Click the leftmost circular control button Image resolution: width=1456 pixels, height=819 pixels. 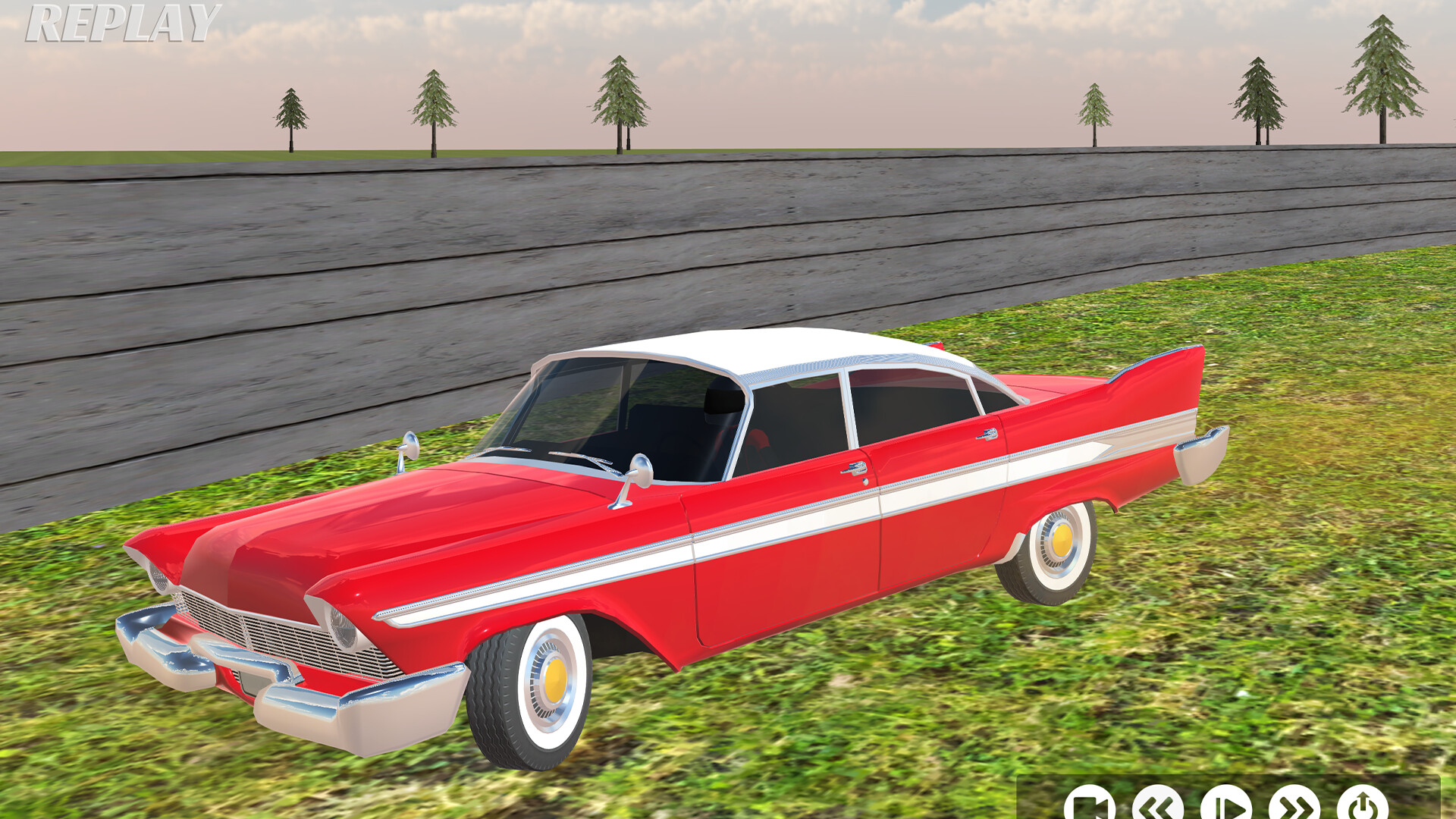tap(1090, 806)
